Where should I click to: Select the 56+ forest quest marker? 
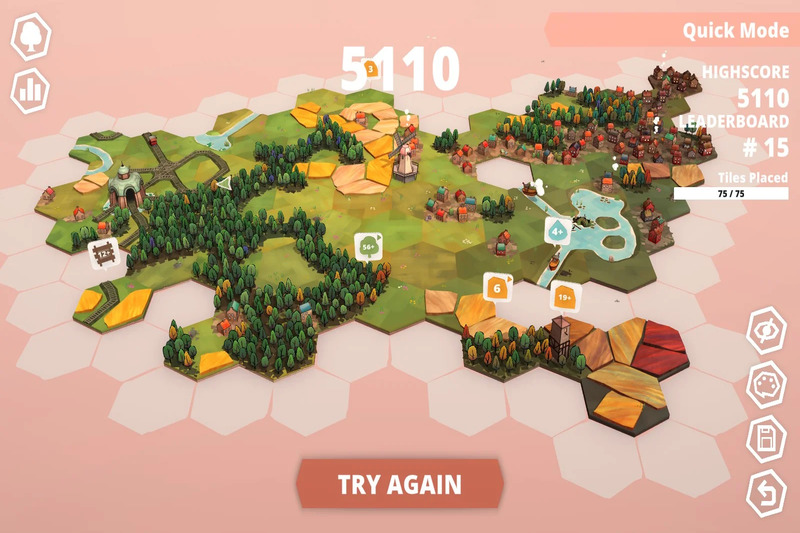(368, 246)
